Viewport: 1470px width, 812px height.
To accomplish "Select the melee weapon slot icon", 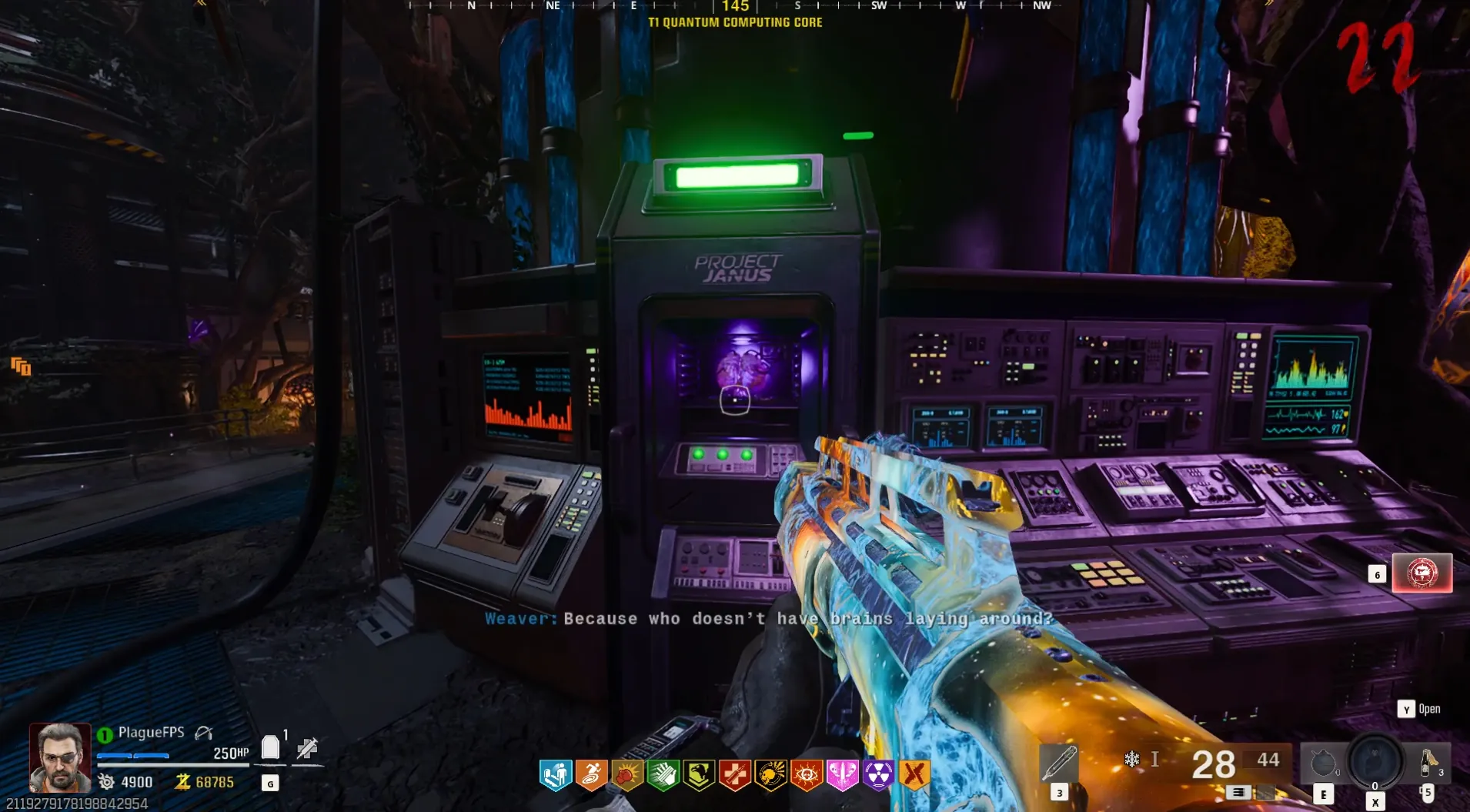I will pyautogui.click(x=1059, y=764).
